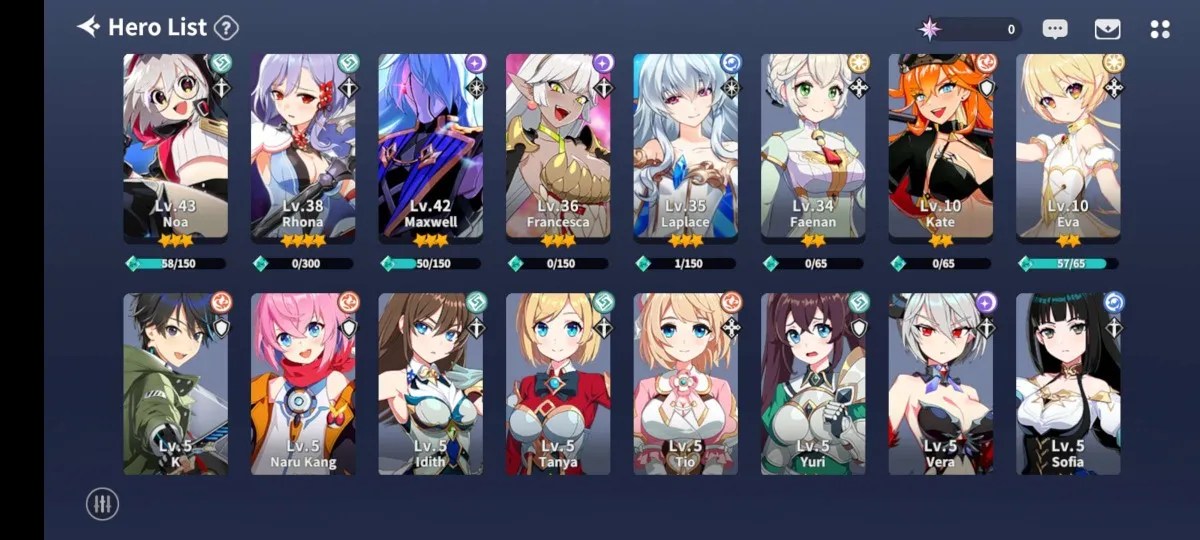
Task: Open the chat bubble icon
Action: click(1055, 29)
